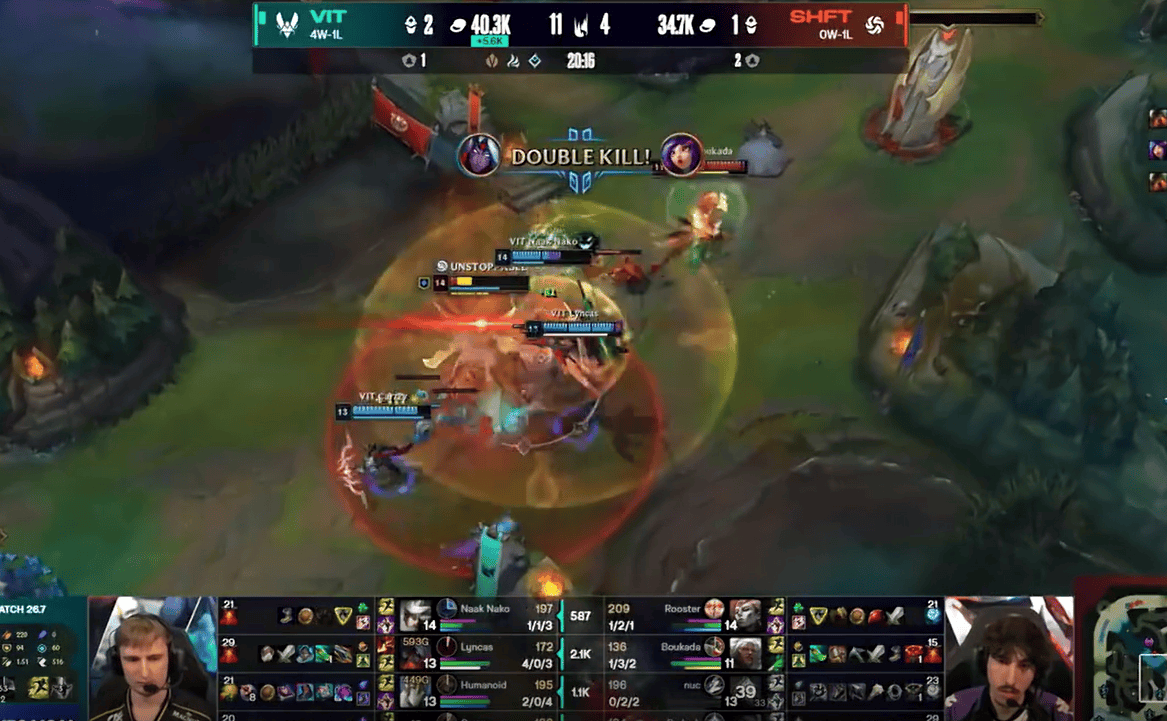Click Lyncas's champion portrait in scoreboard

[415, 653]
